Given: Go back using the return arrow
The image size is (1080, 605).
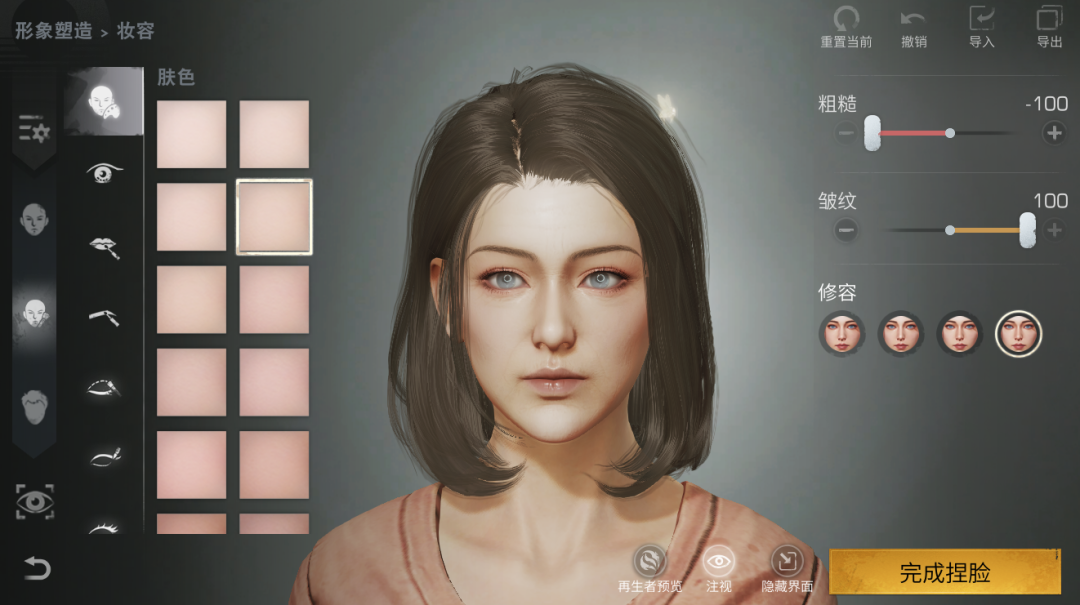Looking at the screenshot, I should tap(37, 569).
